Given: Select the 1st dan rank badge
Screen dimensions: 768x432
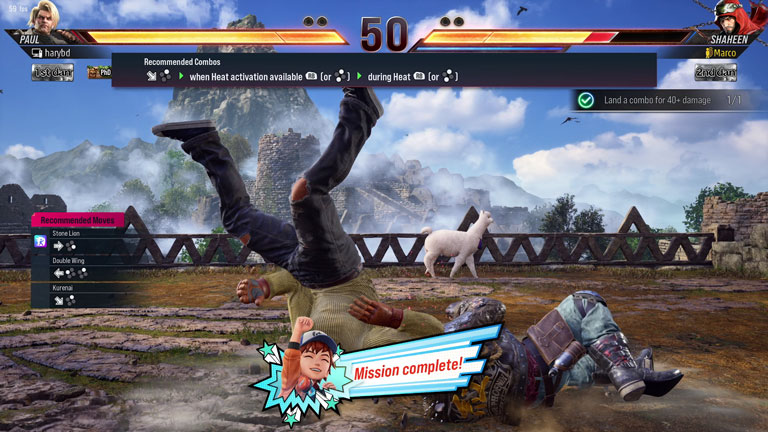Looking at the screenshot, I should coord(52,72).
